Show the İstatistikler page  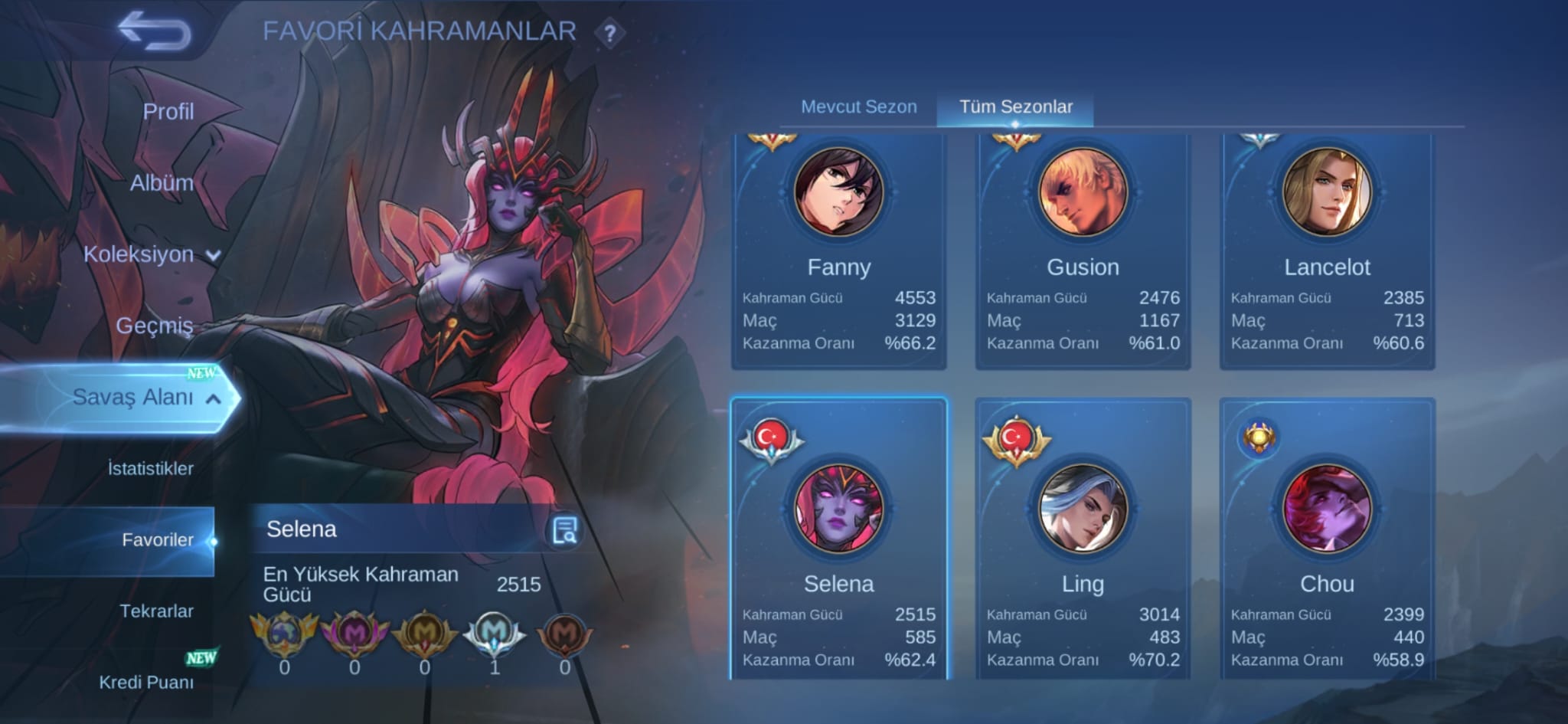coord(150,468)
